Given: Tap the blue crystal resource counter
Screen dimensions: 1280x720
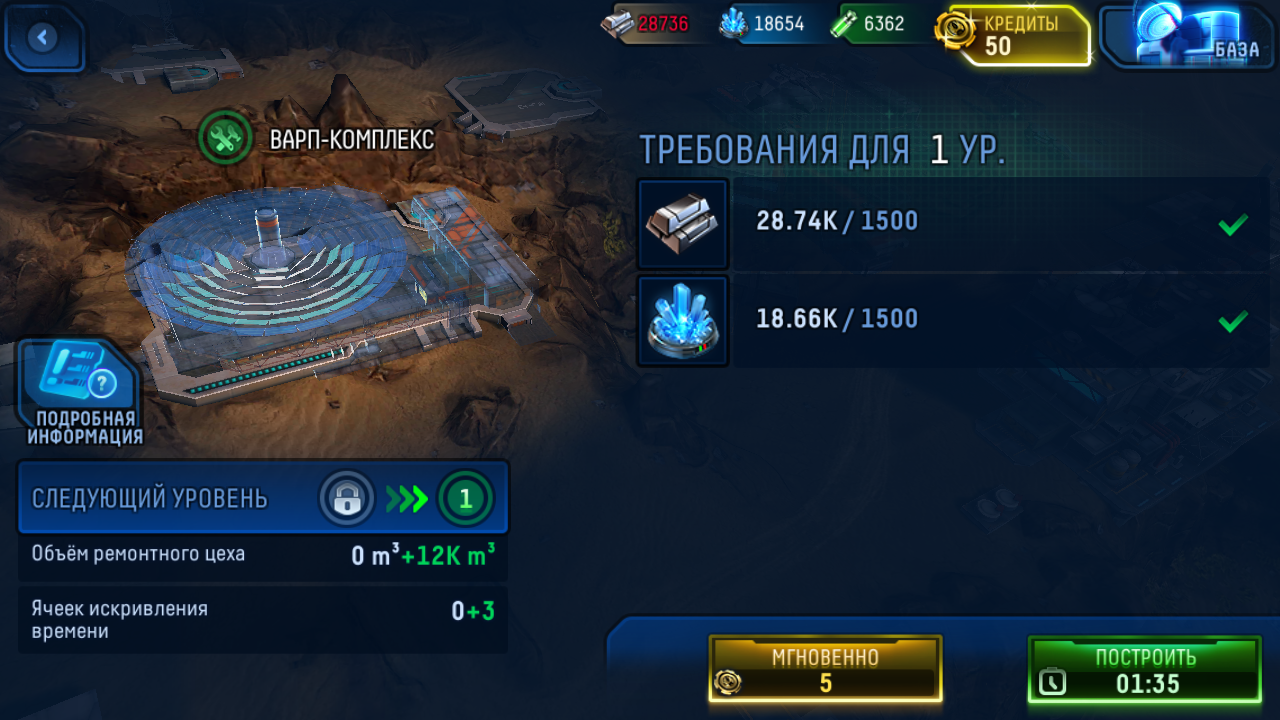Looking at the screenshot, I should coord(764,24).
